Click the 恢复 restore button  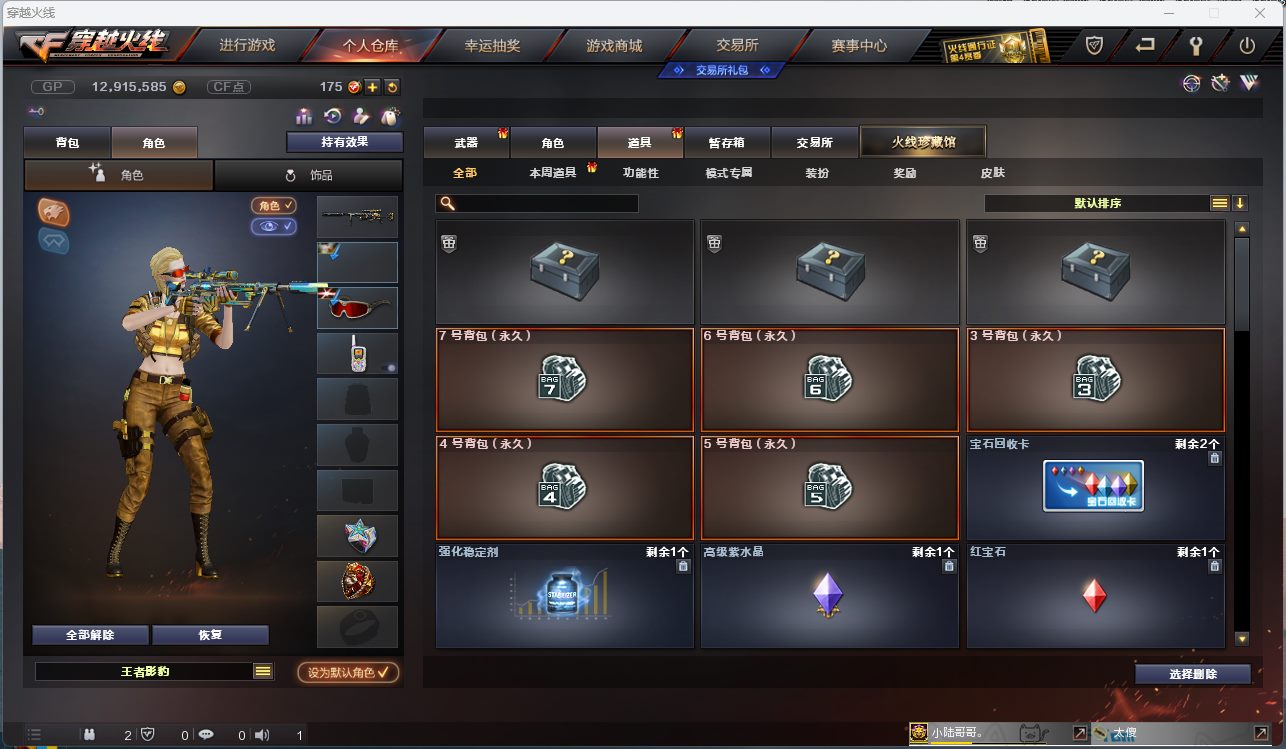tap(210, 635)
